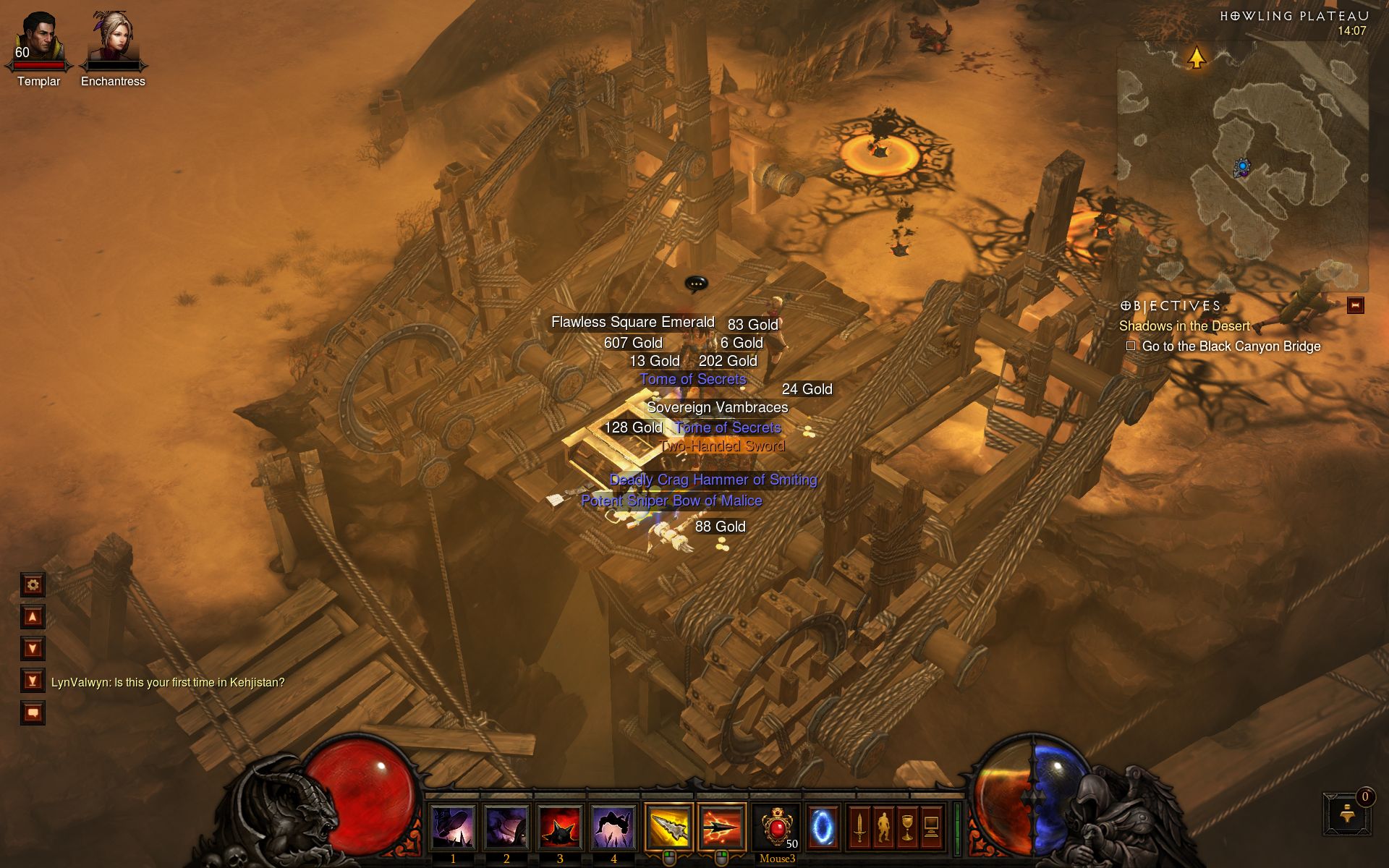The width and height of the screenshot is (1389, 868).
Task: Select the golden arrowhead left-mouse skill
Action: [x=668, y=827]
